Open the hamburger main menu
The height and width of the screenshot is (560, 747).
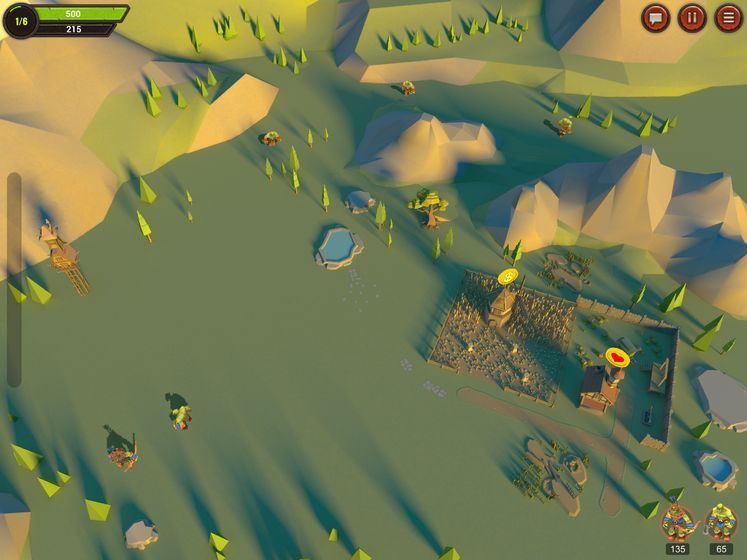(x=728, y=18)
